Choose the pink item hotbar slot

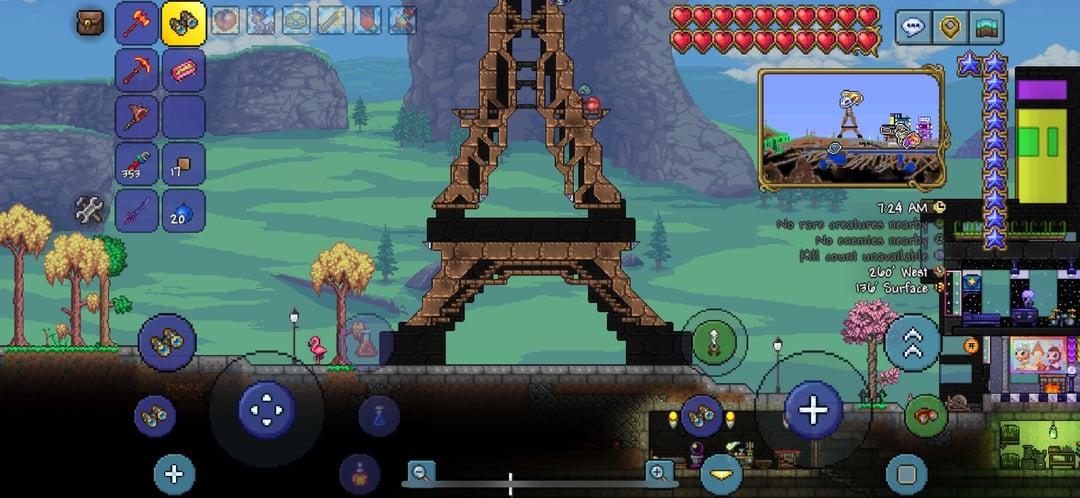[183, 70]
